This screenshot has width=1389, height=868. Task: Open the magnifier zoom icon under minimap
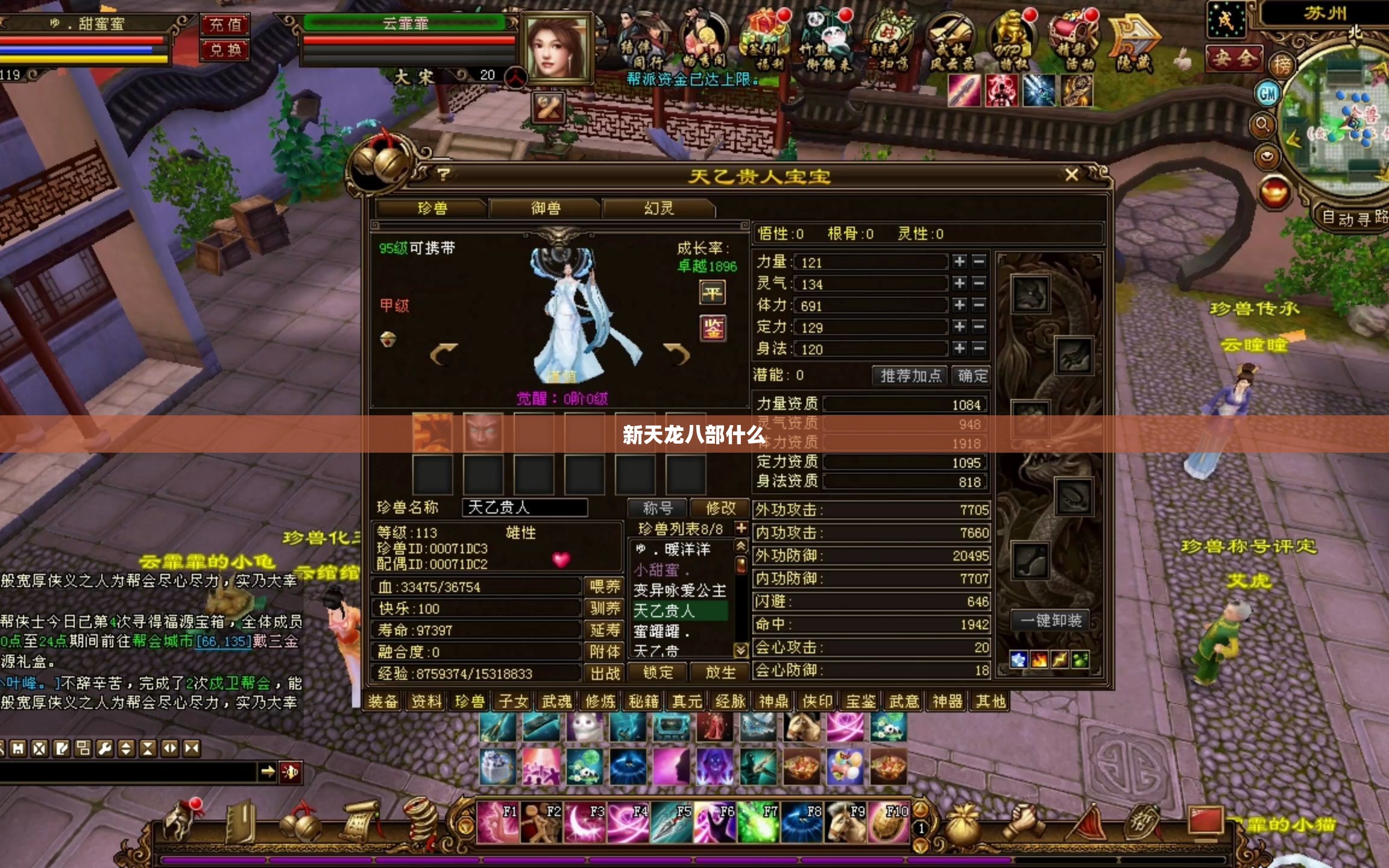(x=1263, y=125)
